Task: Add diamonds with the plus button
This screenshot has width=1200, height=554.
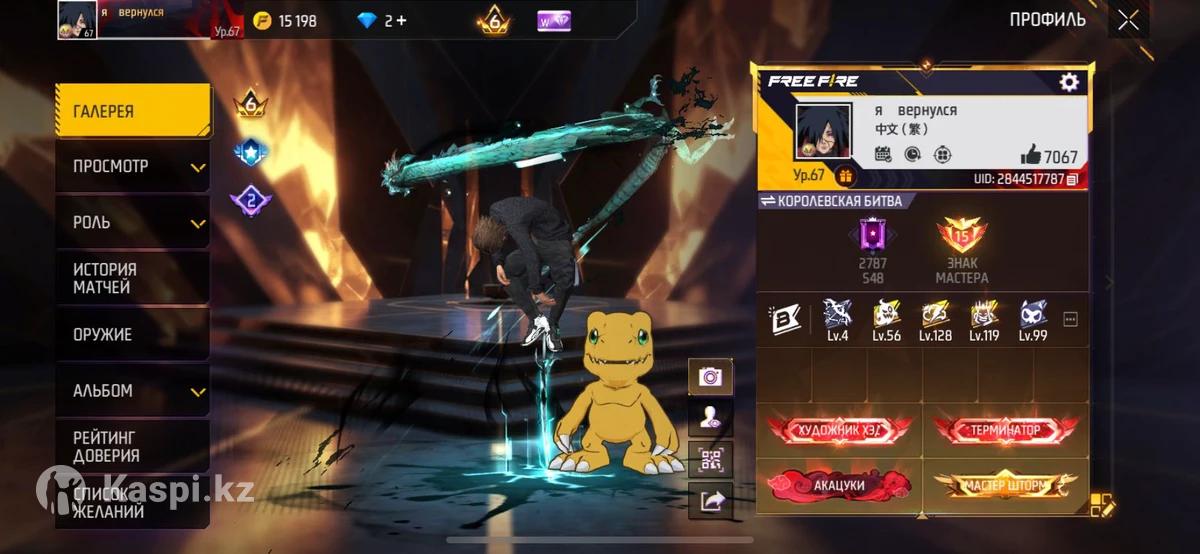Action: point(402,20)
